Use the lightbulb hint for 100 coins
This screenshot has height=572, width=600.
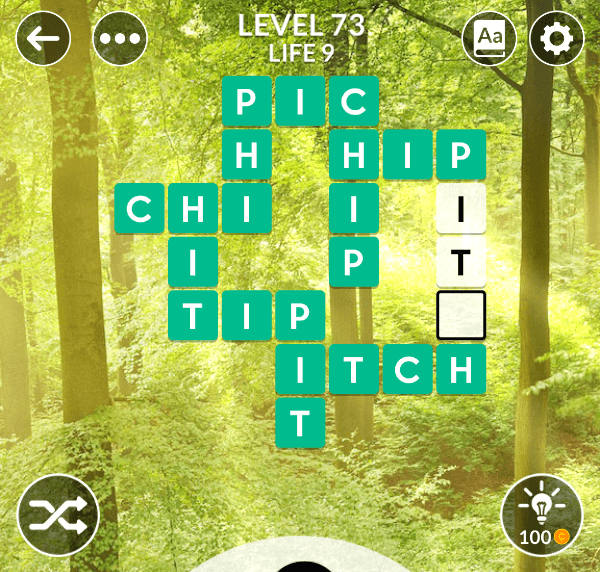tap(541, 514)
